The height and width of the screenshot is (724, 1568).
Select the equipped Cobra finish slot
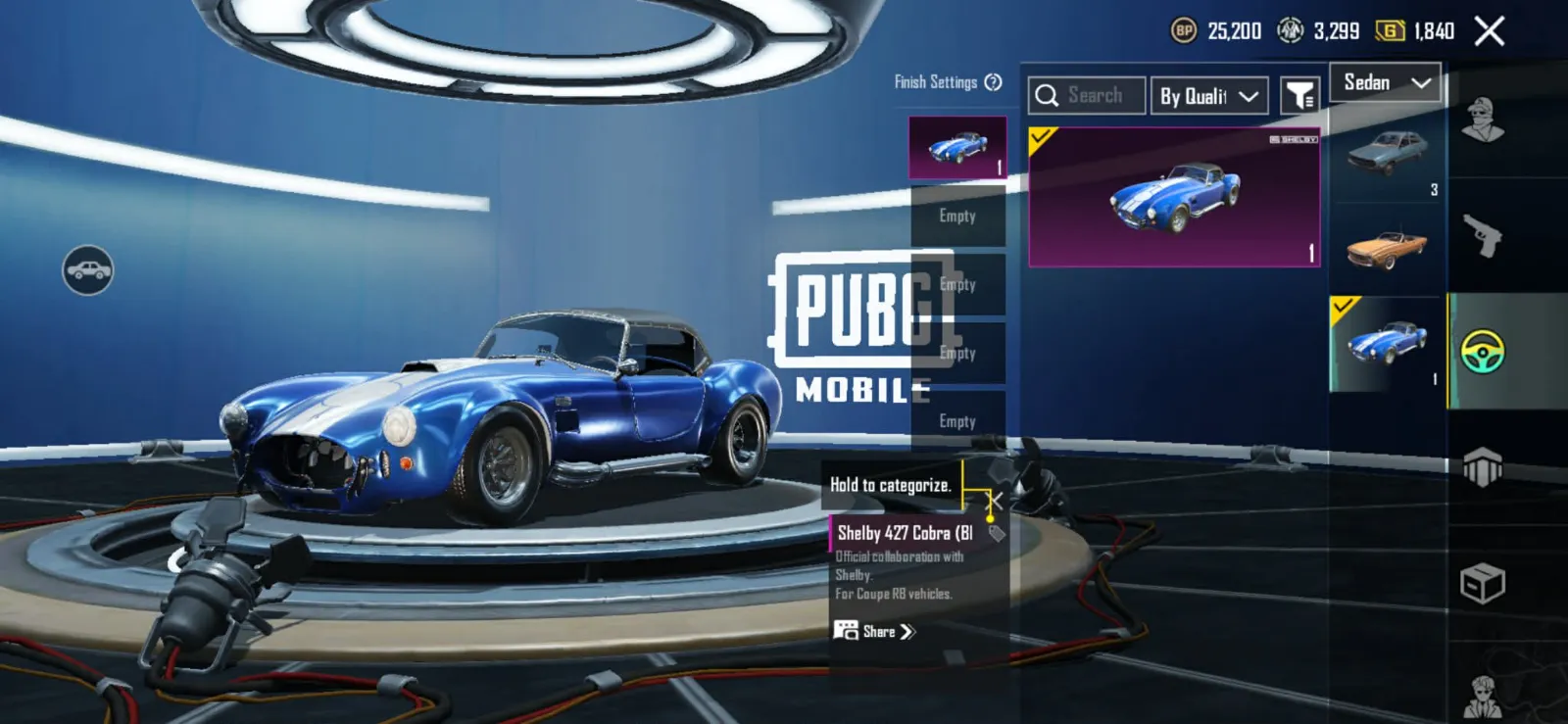(x=957, y=148)
